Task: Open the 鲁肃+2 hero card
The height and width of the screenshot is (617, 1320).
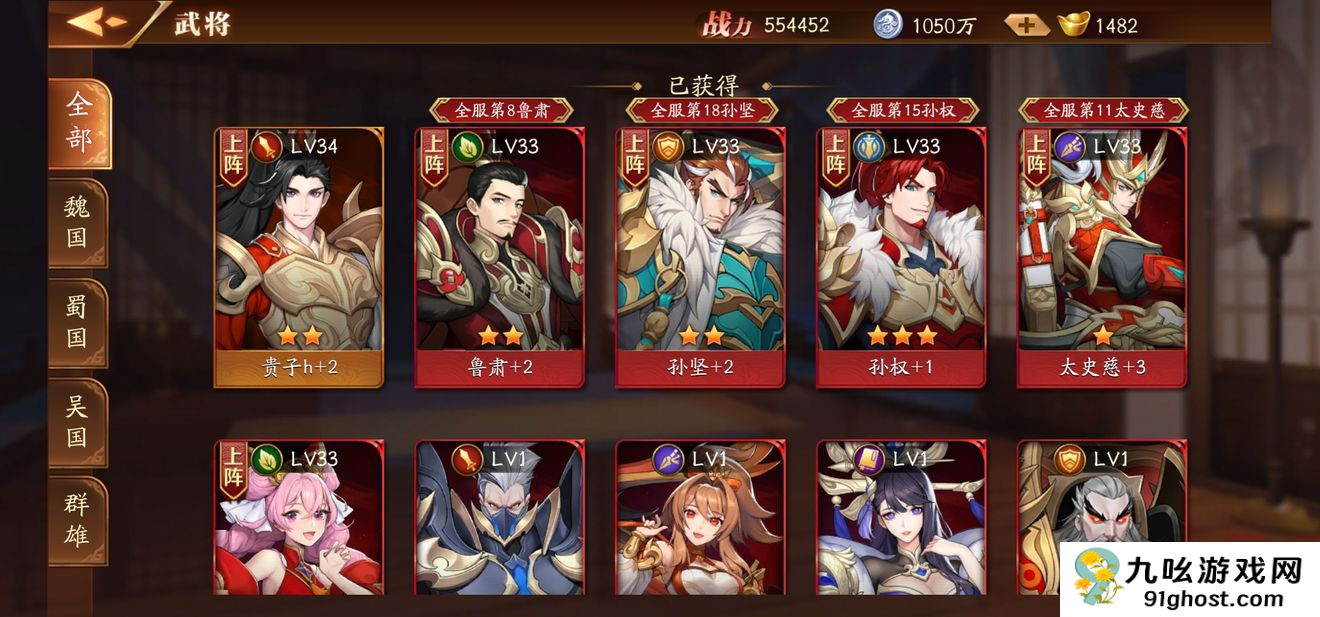Action: point(500,257)
